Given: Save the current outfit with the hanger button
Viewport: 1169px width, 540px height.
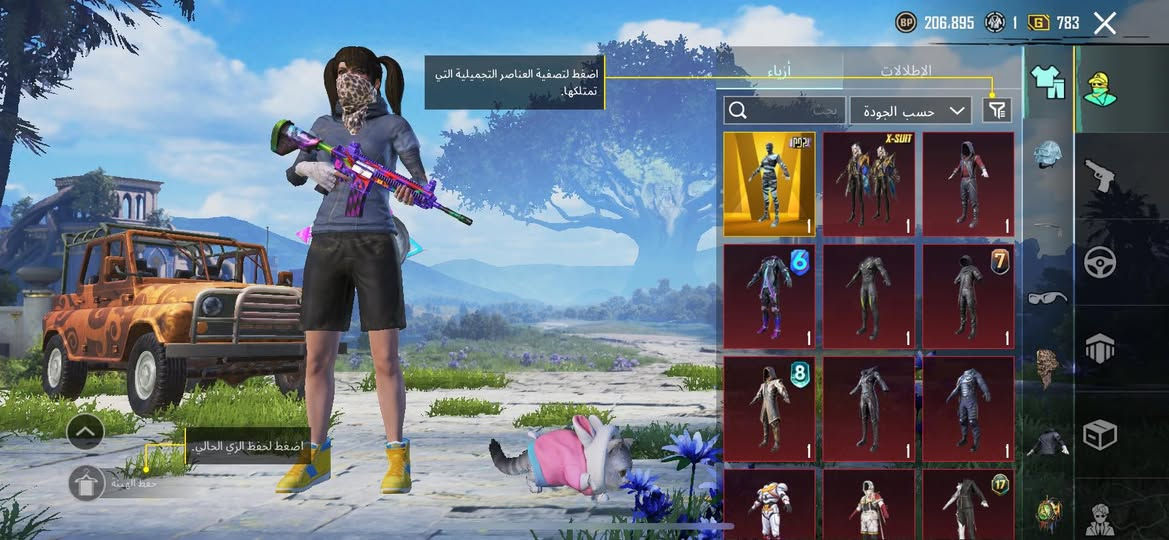Looking at the screenshot, I should pyautogui.click(x=86, y=483).
